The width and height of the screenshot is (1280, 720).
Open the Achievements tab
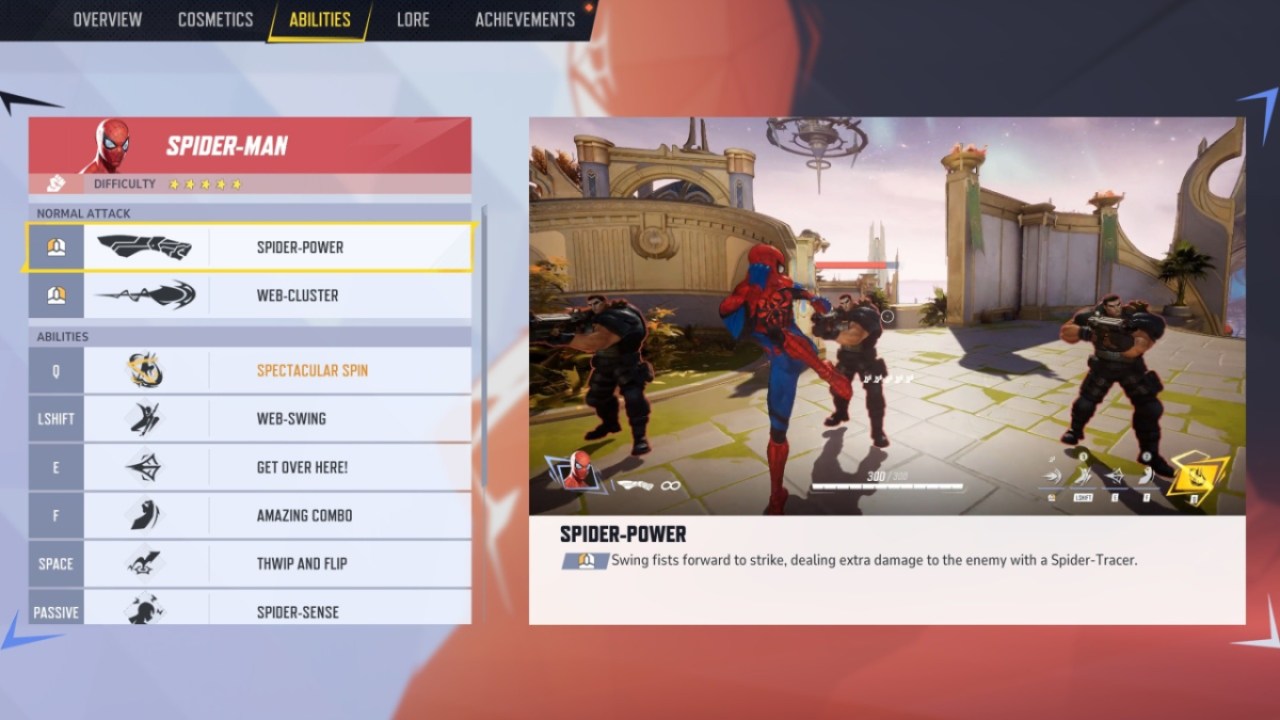click(524, 19)
